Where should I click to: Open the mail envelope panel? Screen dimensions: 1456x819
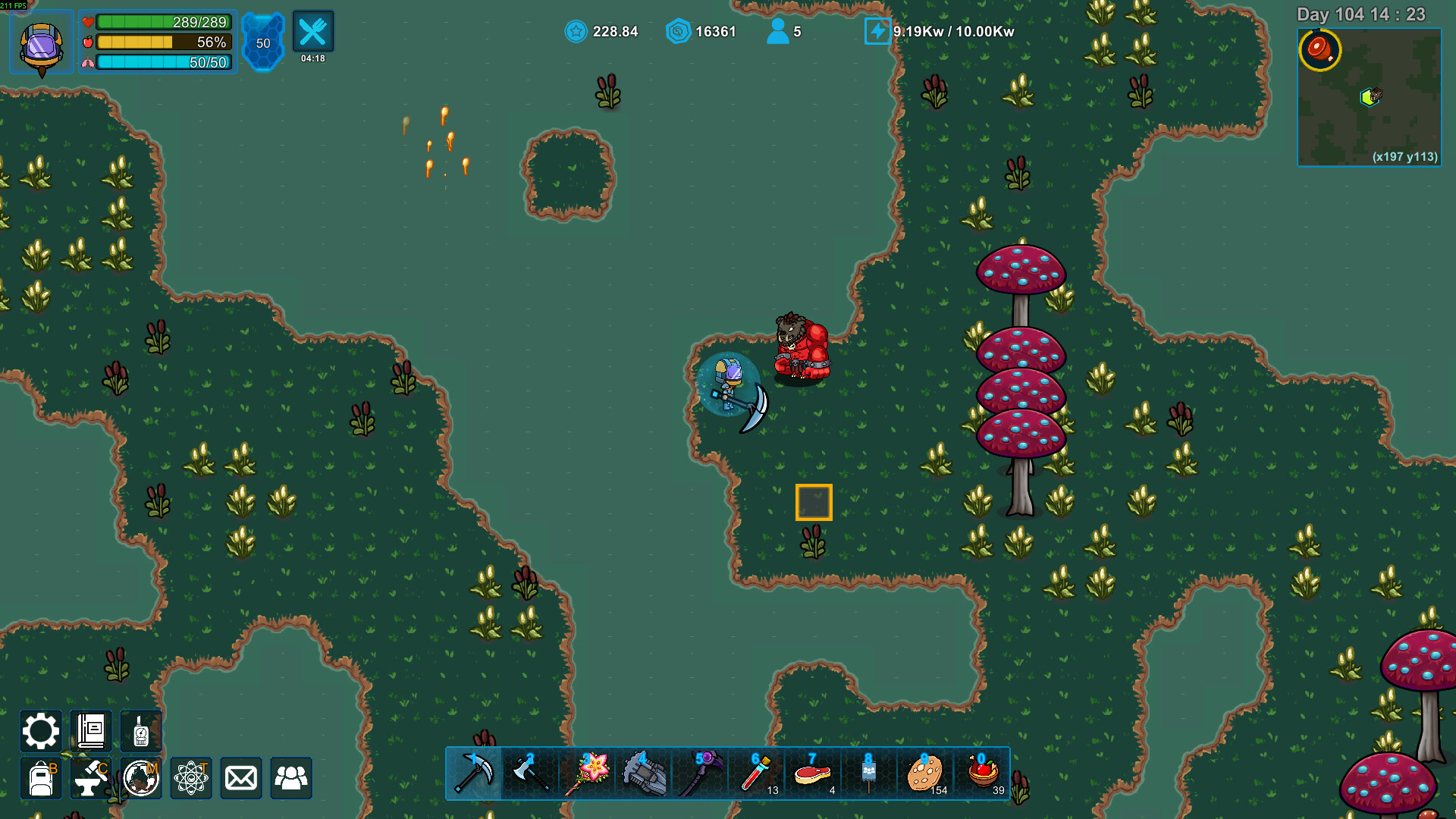coord(240,777)
